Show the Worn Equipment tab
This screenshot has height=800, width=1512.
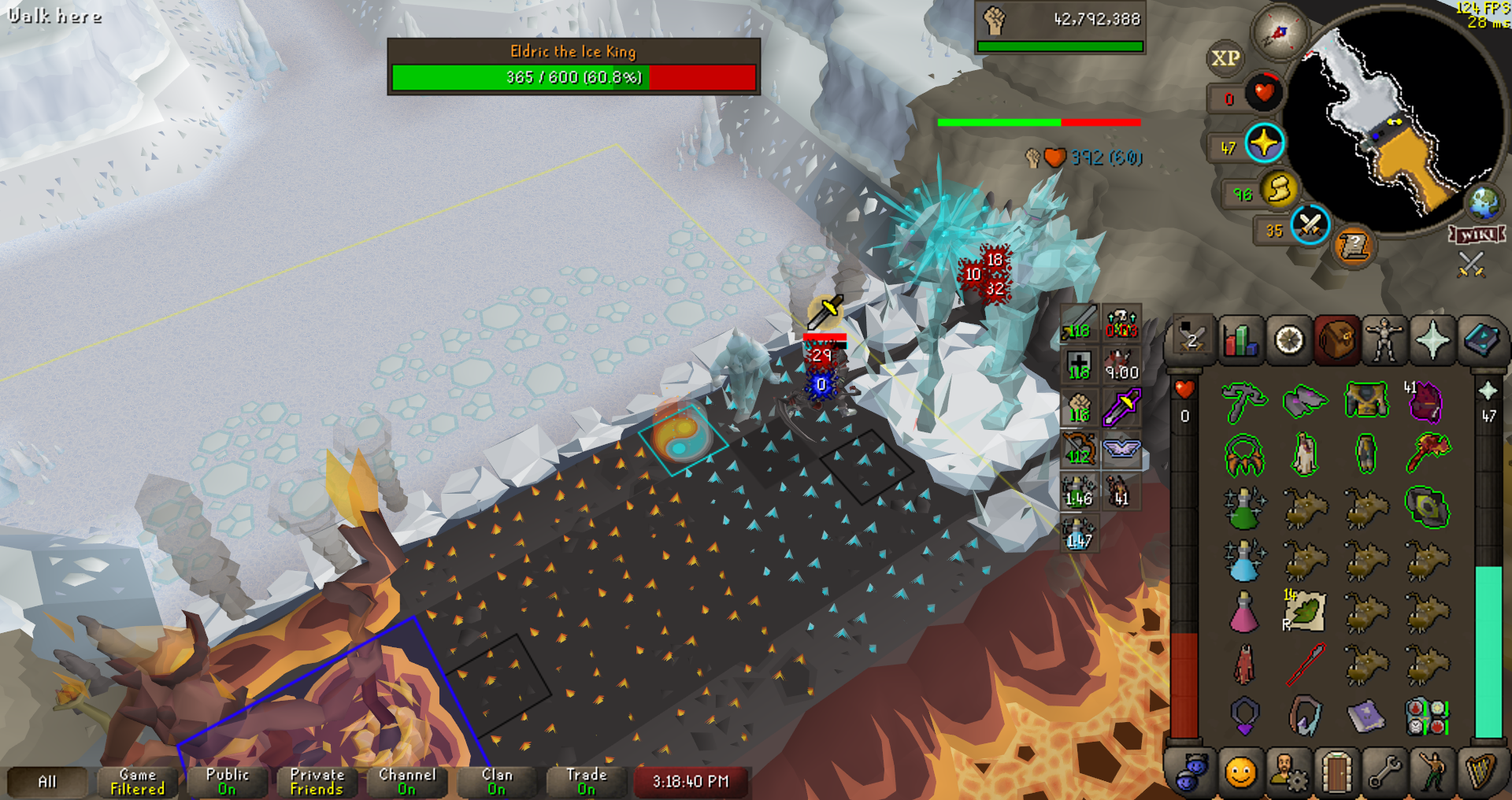pos(1384,341)
